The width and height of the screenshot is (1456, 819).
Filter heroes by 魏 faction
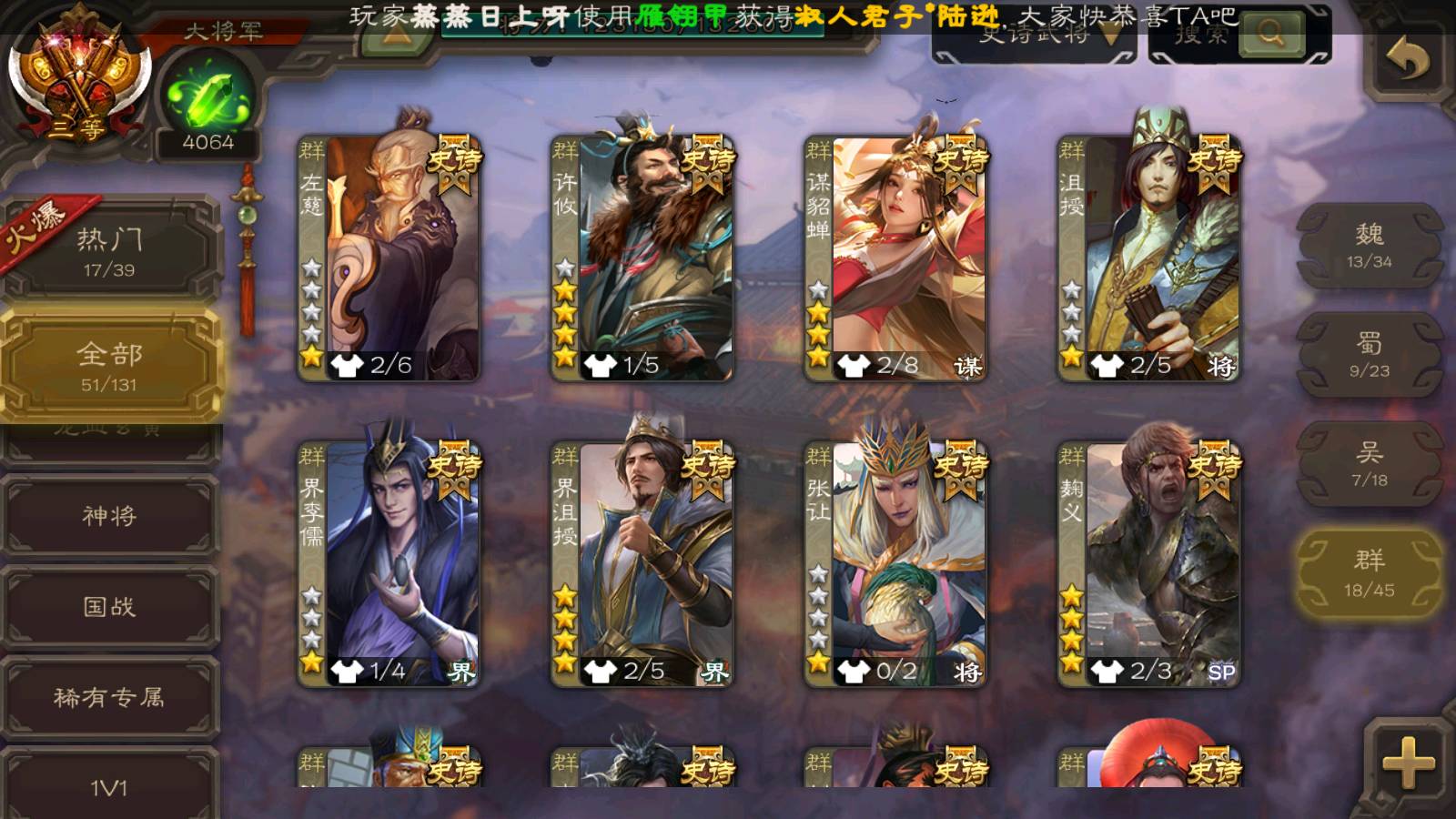(x=1369, y=246)
